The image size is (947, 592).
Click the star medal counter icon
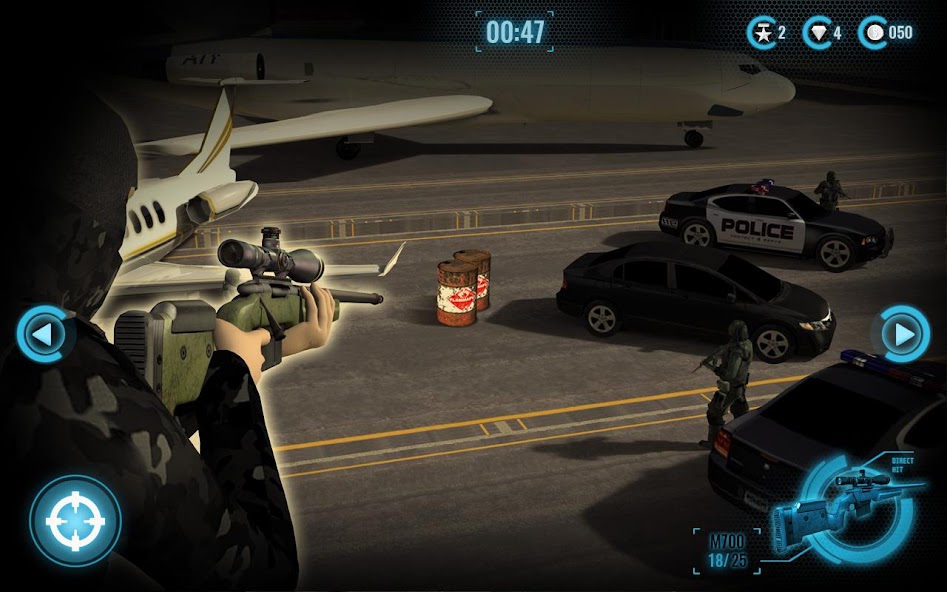(762, 33)
